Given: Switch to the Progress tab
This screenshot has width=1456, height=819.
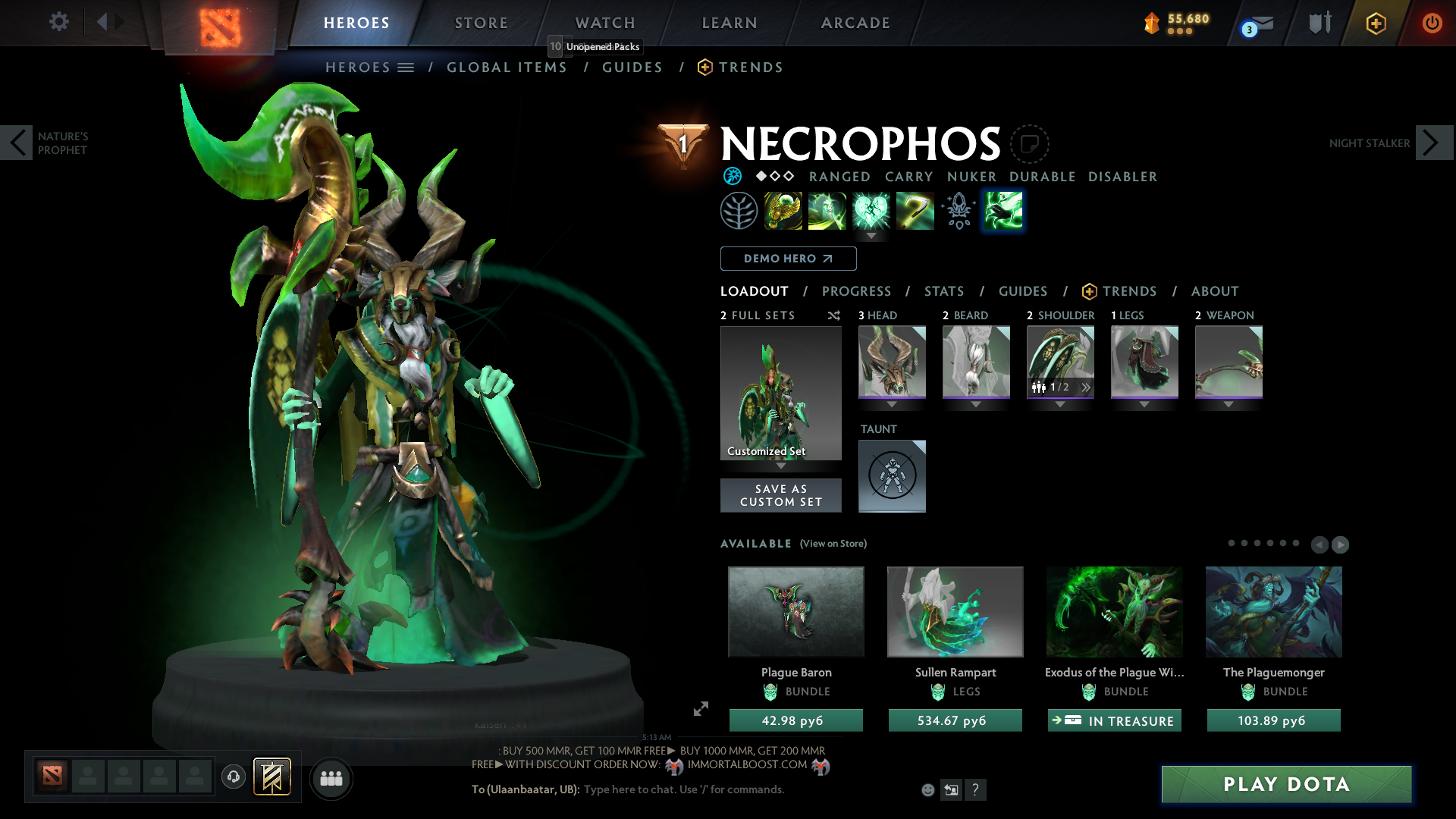Looking at the screenshot, I should [857, 291].
